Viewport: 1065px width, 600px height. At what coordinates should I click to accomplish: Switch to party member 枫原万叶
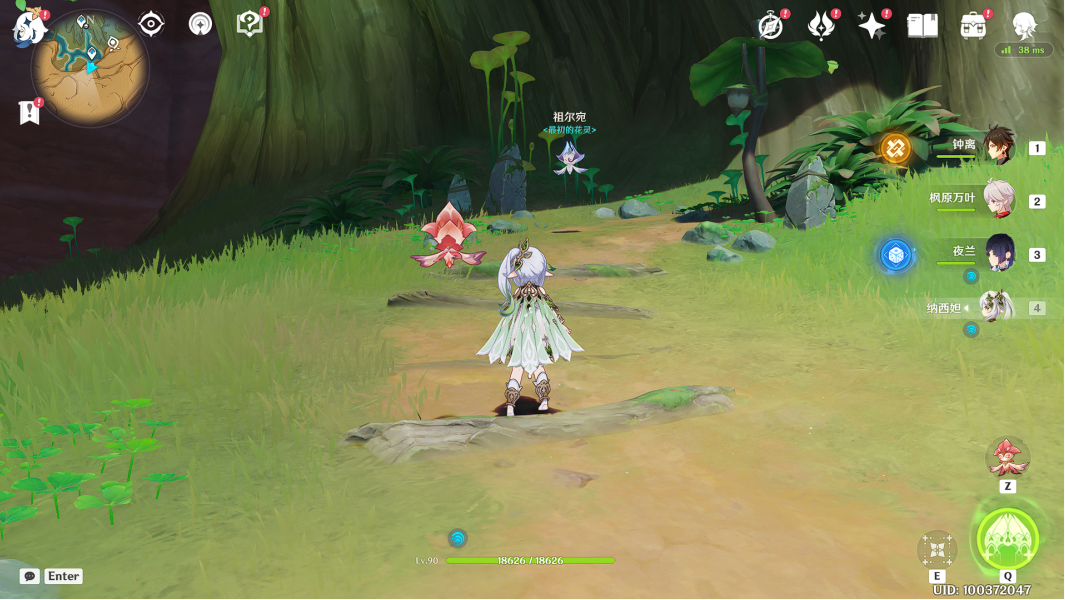998,200
